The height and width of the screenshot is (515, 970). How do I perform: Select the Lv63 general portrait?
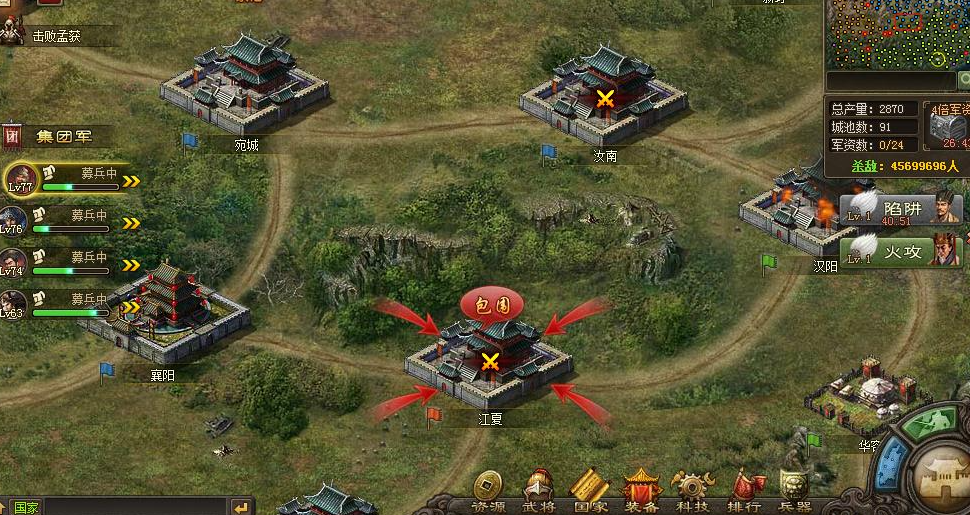13,304
